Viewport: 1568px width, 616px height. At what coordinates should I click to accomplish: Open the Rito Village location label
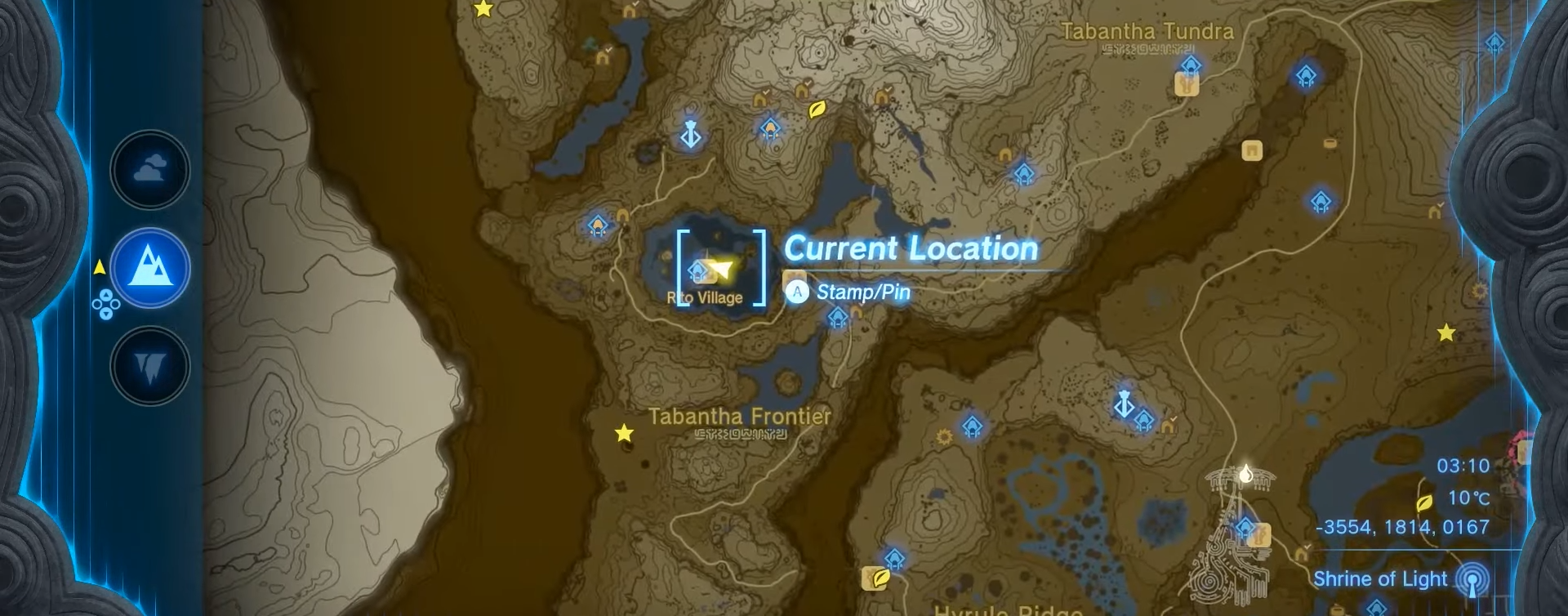point(706,297)
